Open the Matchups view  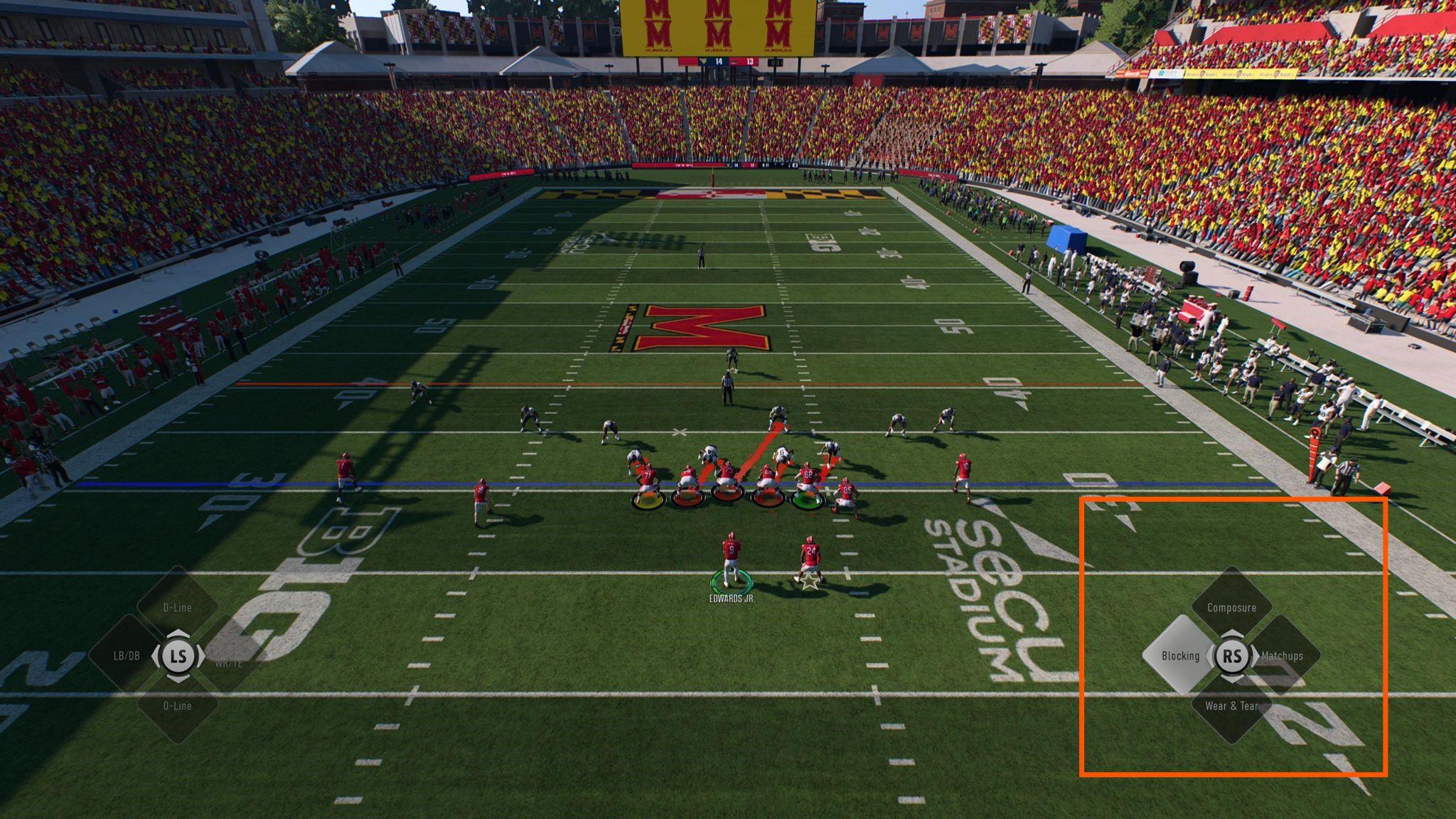1283,655
